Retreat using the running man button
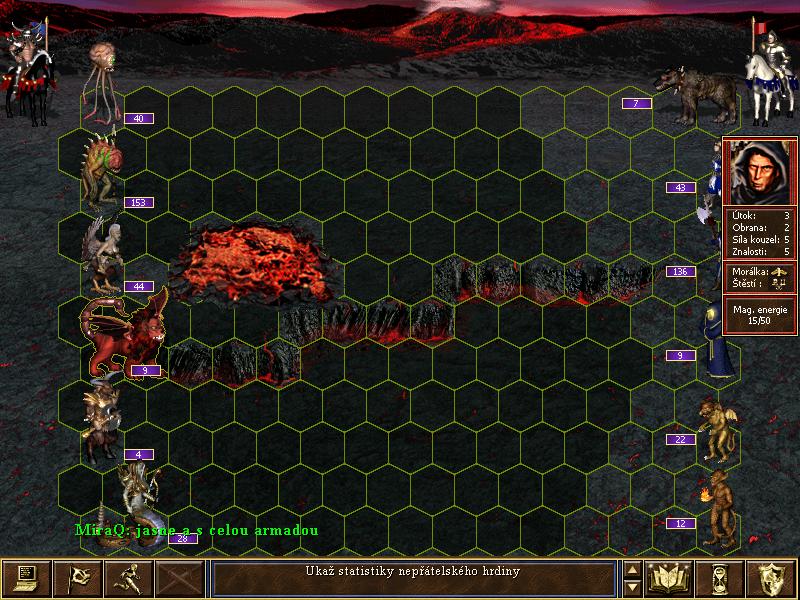The image size is (800, 600). 129,578
